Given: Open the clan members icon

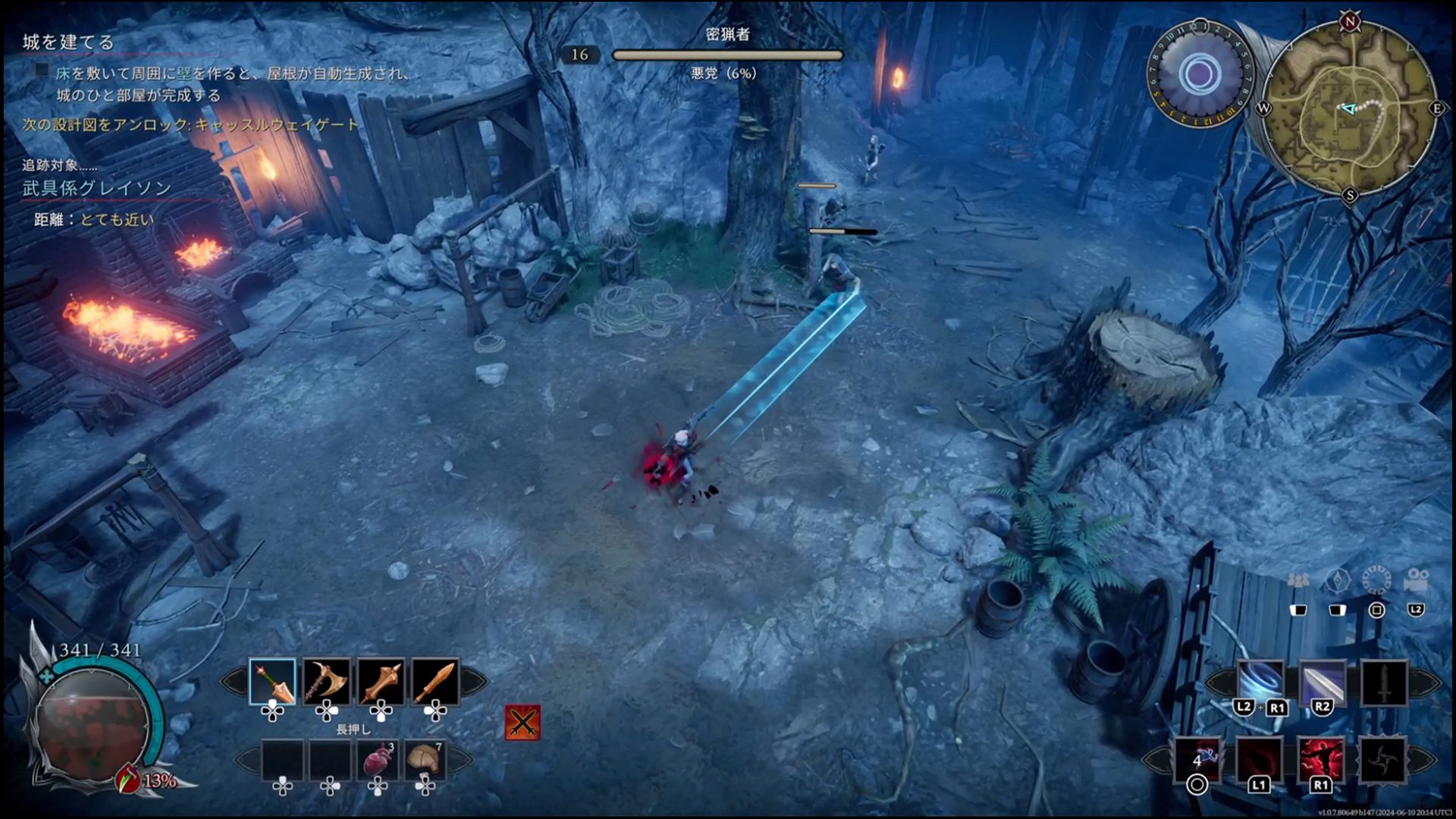Looking at the screenshot, I should click(x=1298, y=580).
